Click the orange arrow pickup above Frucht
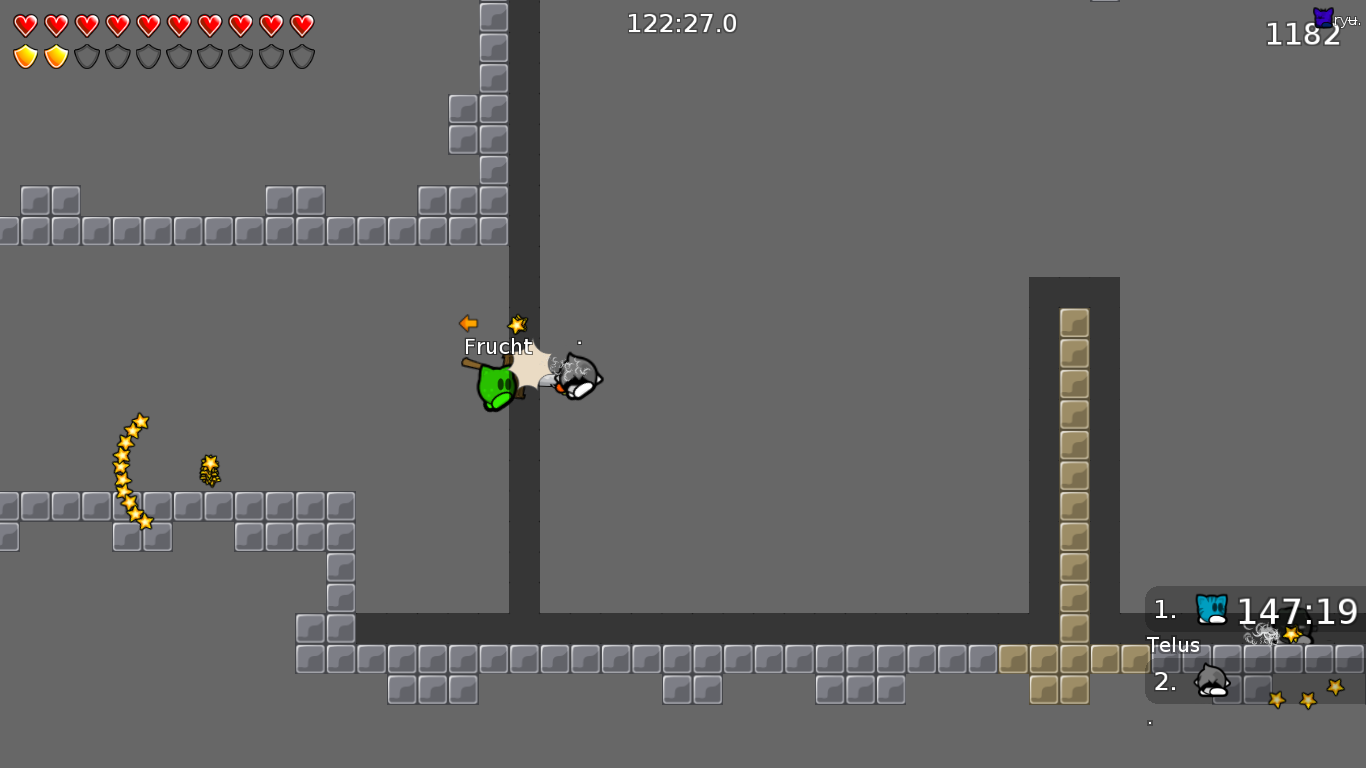 tap(469, 323)
